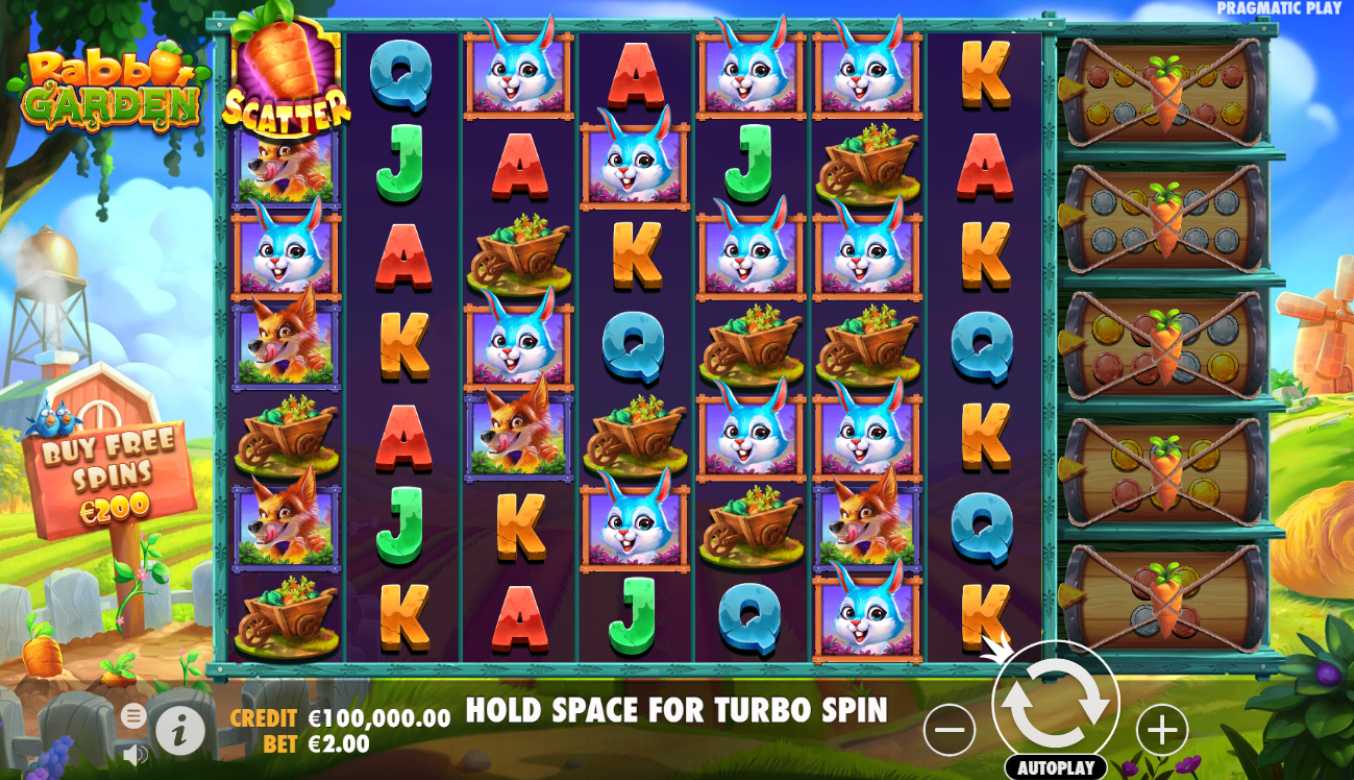Open the game info paytable
Screen dimensions: 1354x780
coord(181,734)
